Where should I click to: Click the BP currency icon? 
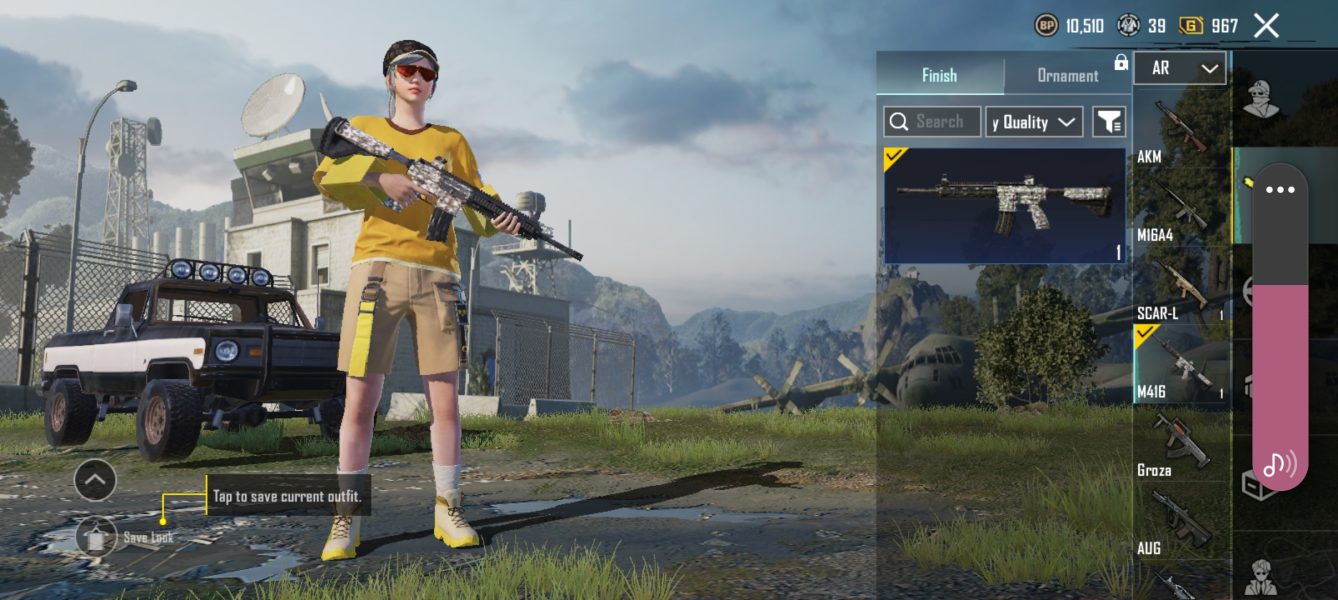tap(1046, 26)
